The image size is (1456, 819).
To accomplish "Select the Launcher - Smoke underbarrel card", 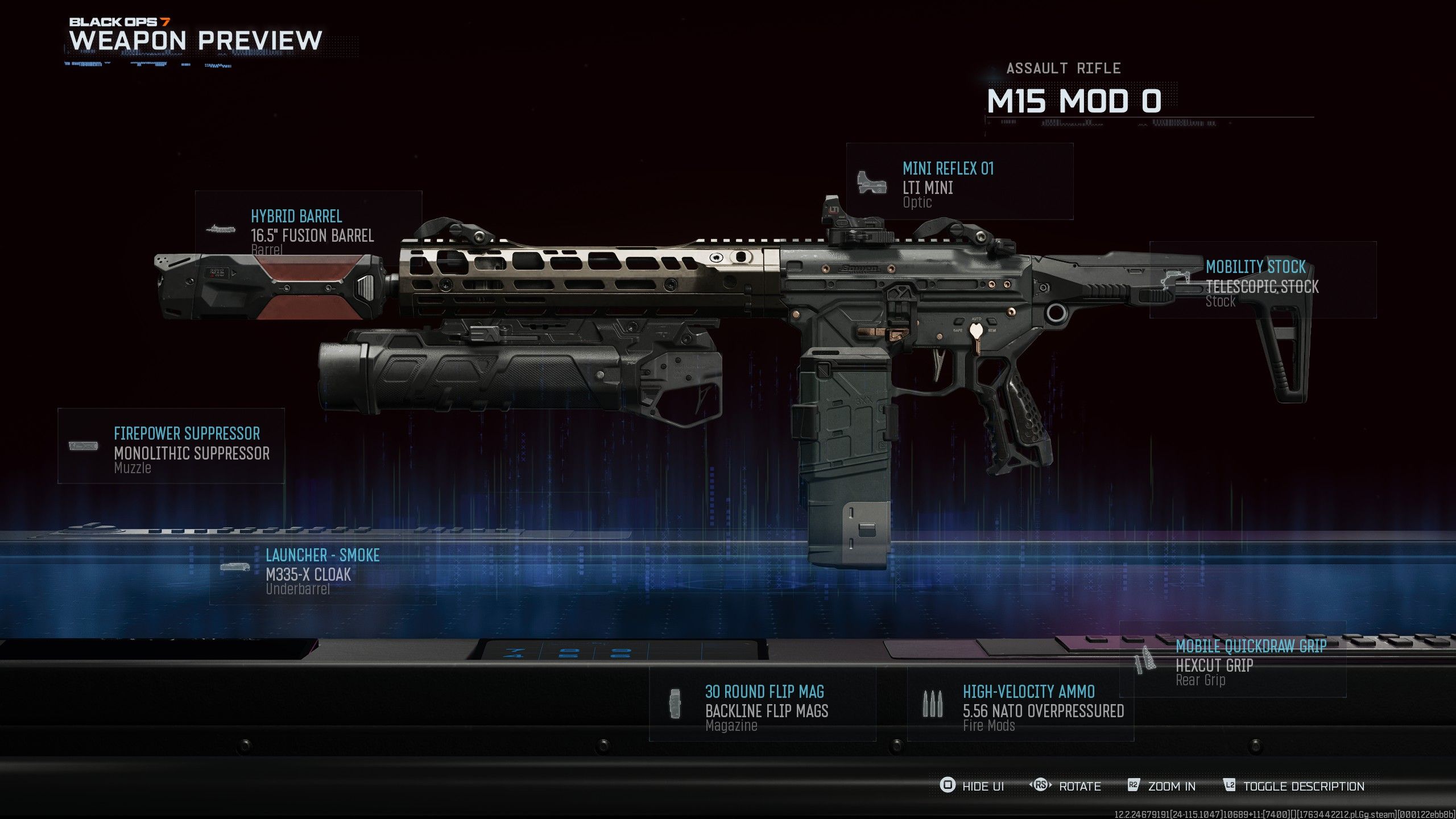I will coord(322,568).
